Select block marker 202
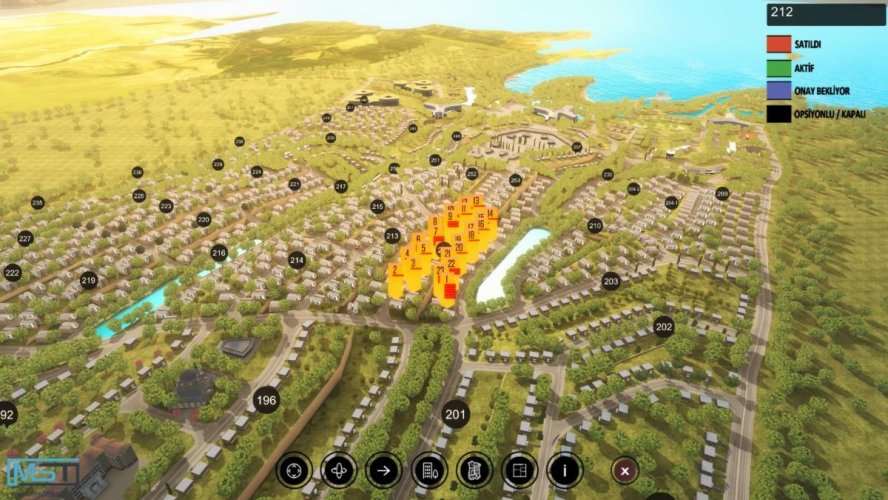This screenshot has height=500, width=888. tap(664, 326)
